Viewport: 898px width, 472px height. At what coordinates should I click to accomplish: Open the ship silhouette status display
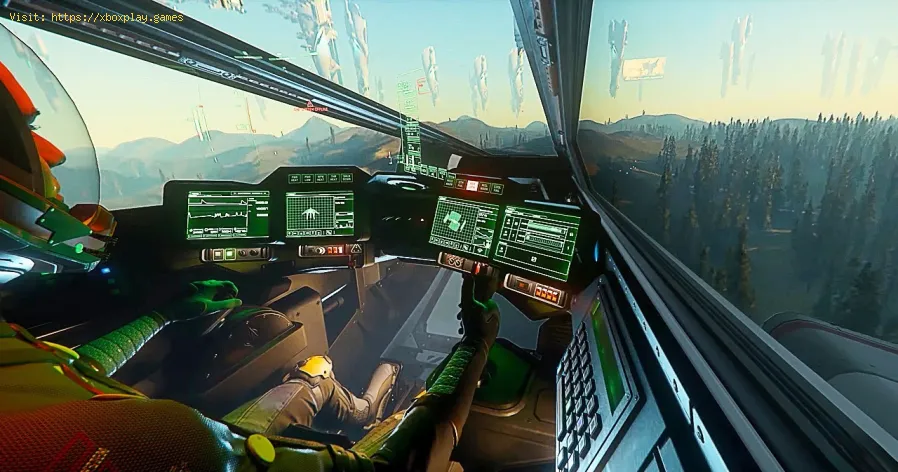pos(320,213)
